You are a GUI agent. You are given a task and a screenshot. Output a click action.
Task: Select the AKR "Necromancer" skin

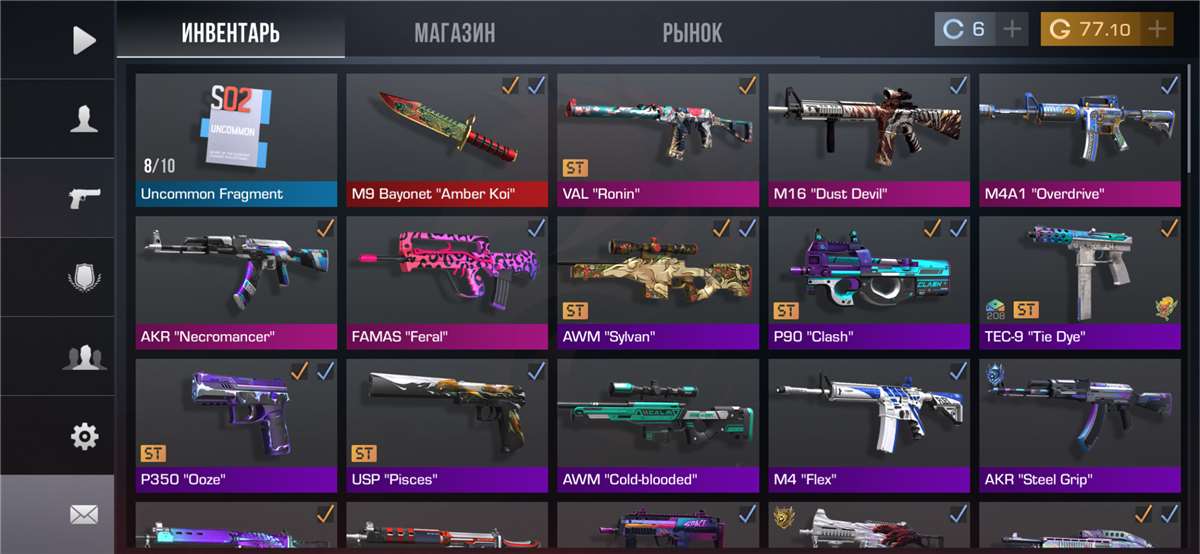coord(236,283)
